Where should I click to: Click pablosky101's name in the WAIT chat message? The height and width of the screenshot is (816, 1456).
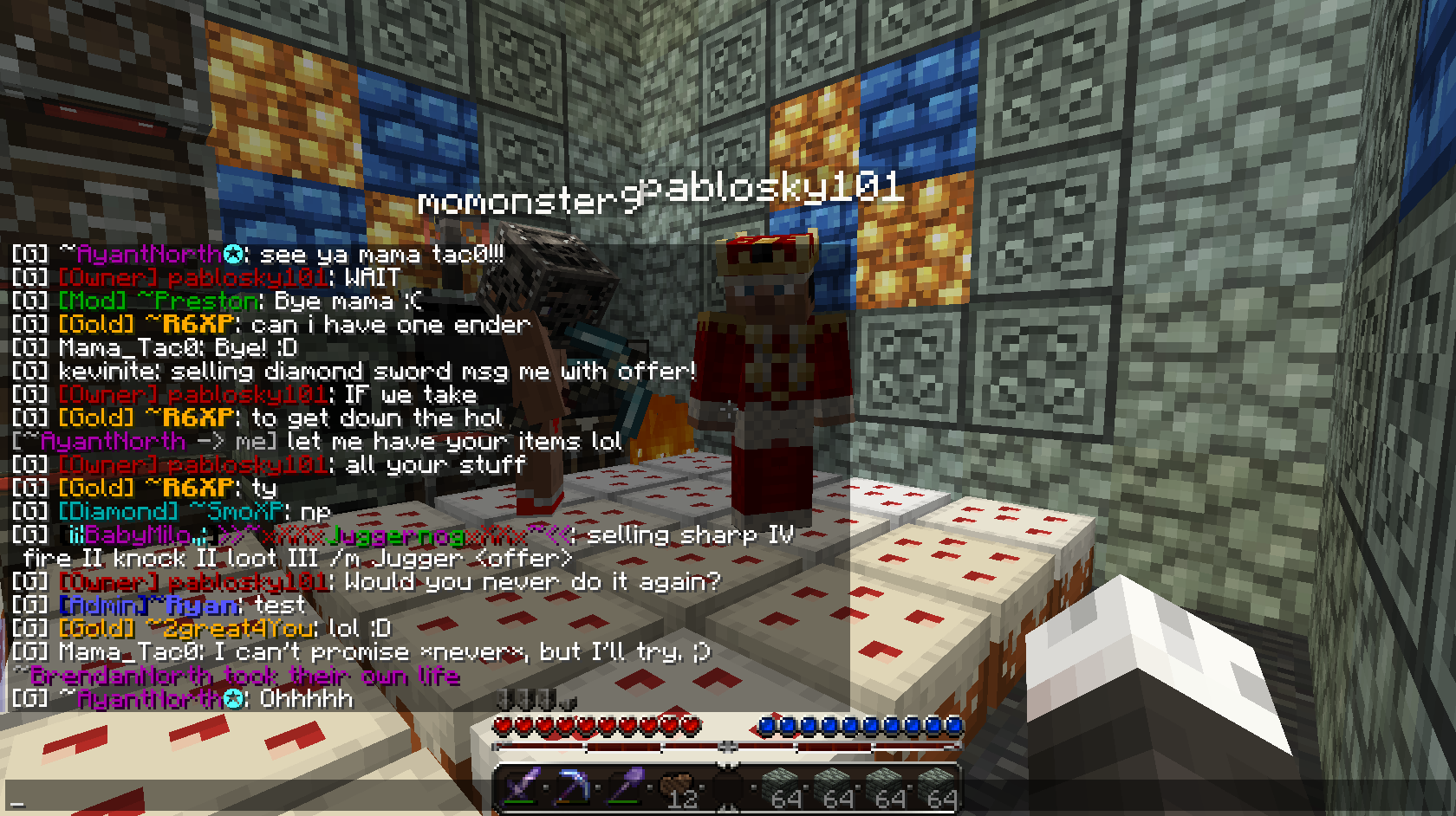click(x=247, y=278)
